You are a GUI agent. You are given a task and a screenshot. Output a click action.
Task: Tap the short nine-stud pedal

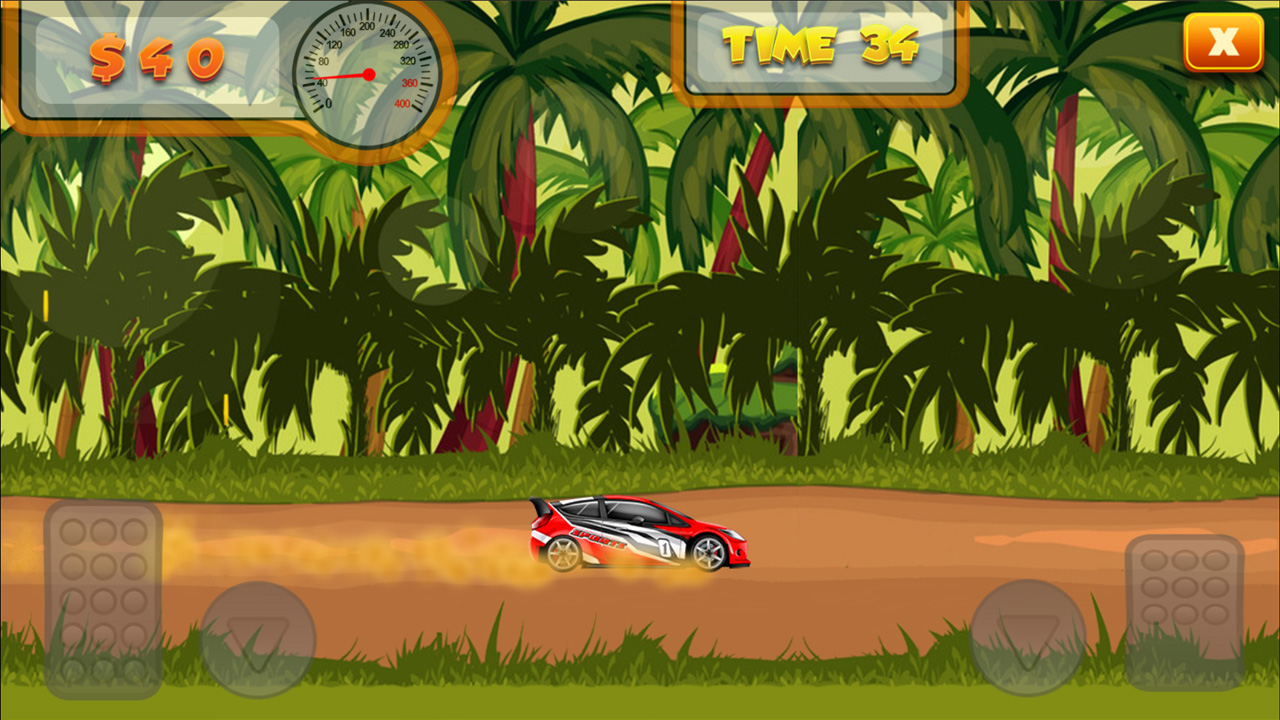pos(1185,612)
